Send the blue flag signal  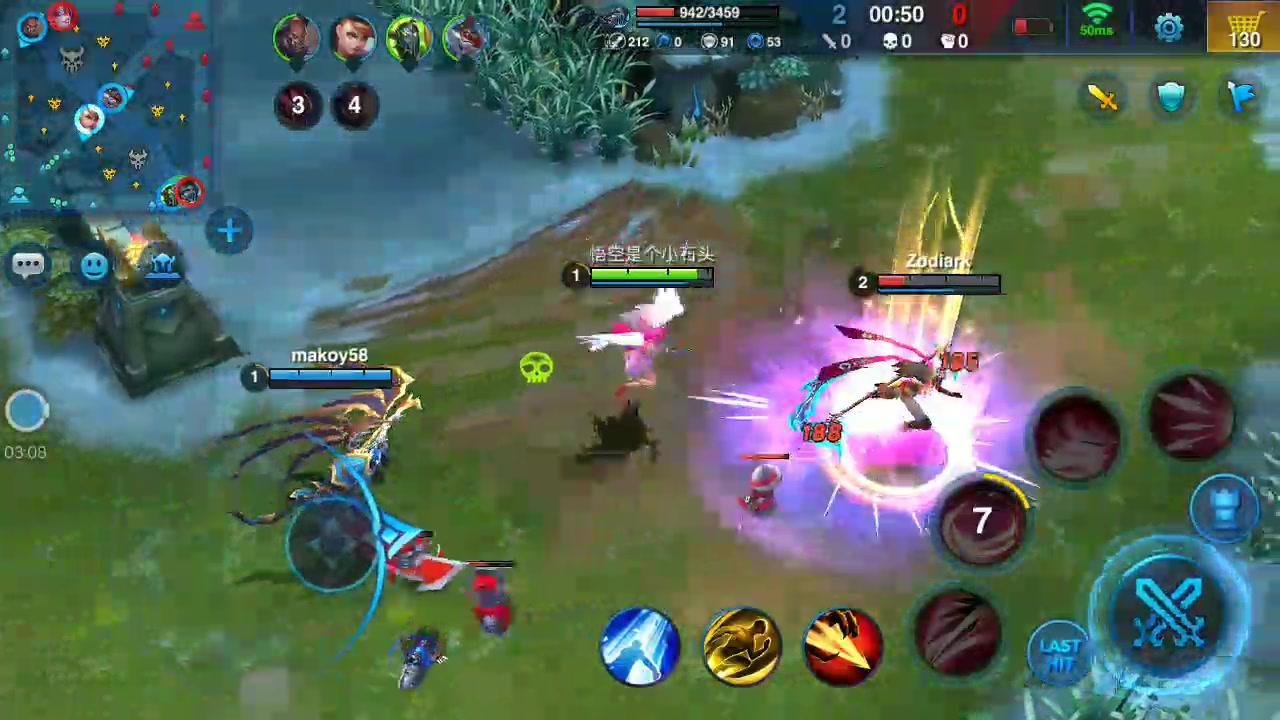1241,96
